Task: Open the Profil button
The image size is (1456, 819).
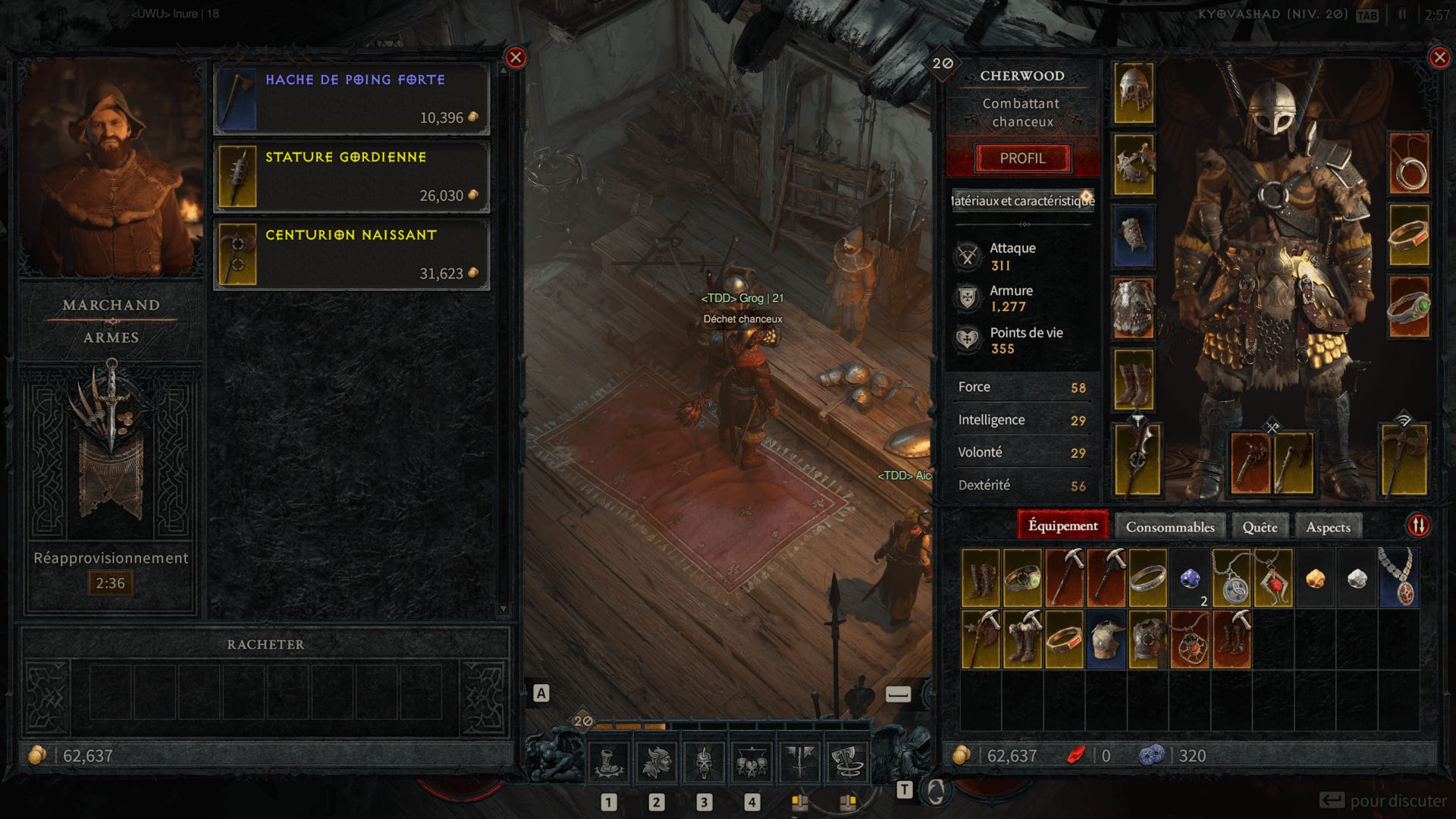Action: click(1022, 158)
